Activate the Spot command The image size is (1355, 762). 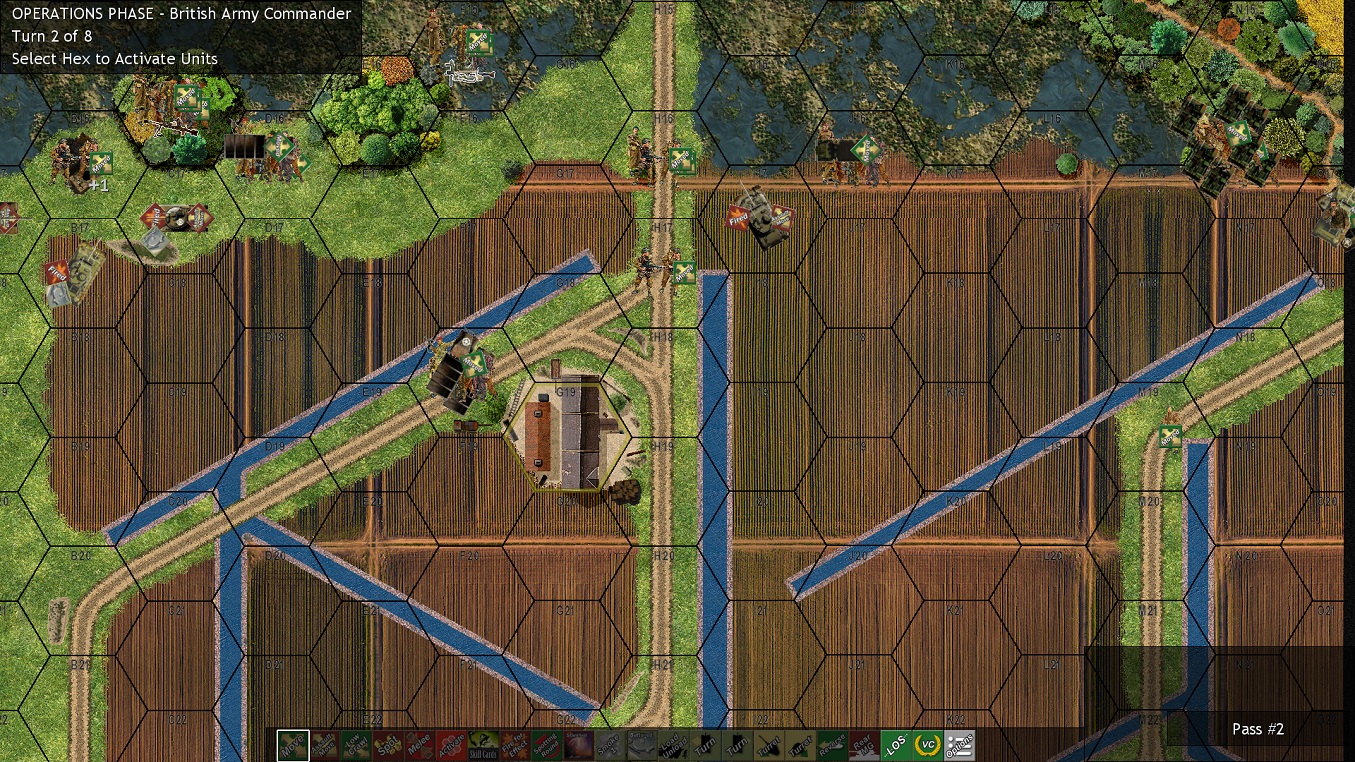390,745
